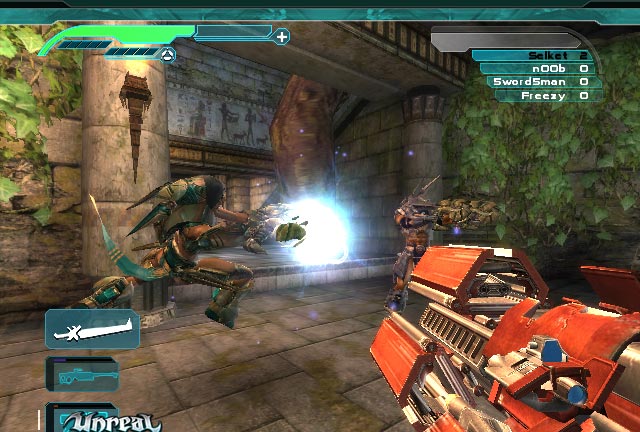Click the plus icon beside the health bar
Viewport: 640px width, 432px height.
tap(282, 37)
